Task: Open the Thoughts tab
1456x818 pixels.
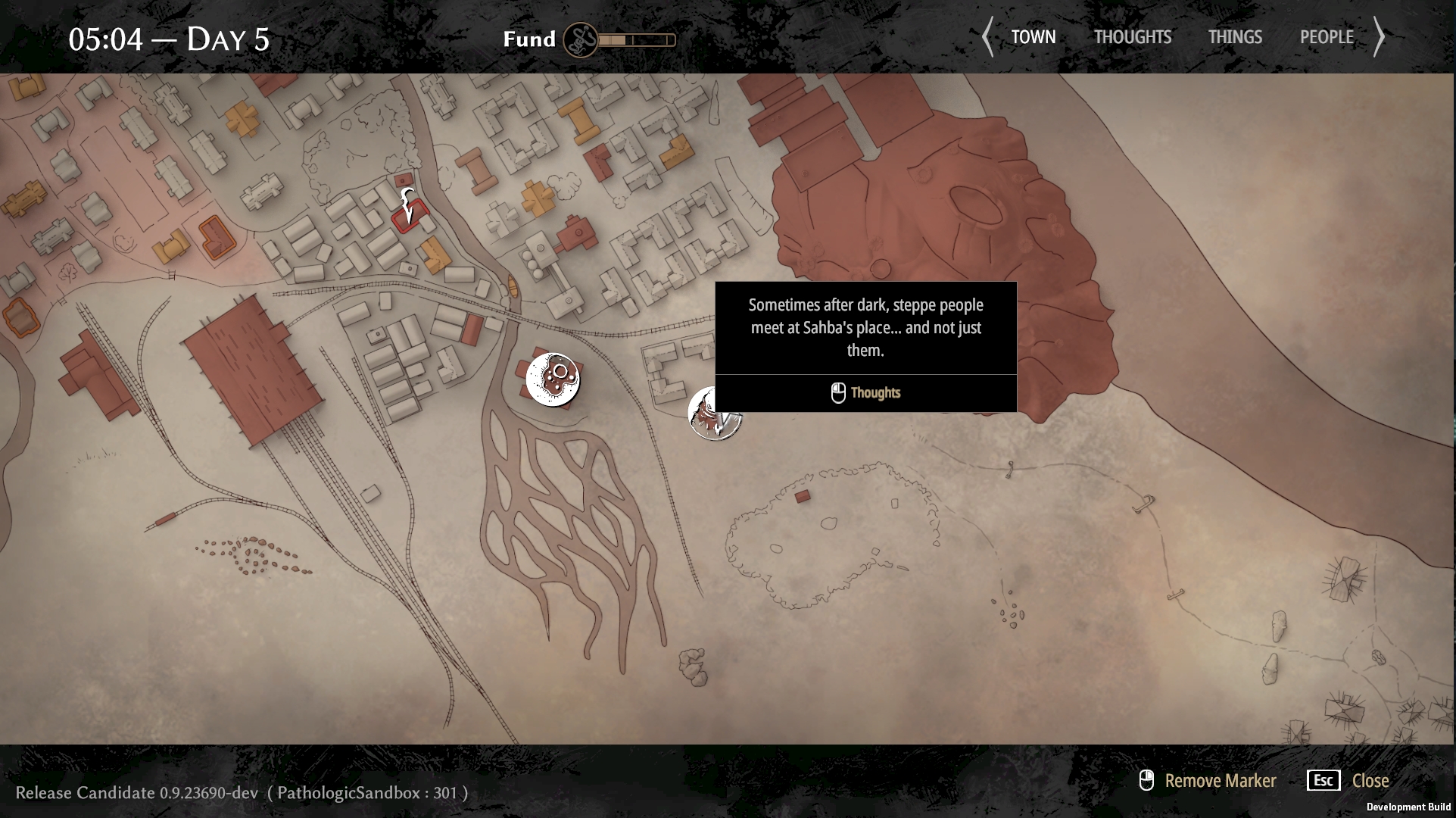Action: coord(1132,37)
